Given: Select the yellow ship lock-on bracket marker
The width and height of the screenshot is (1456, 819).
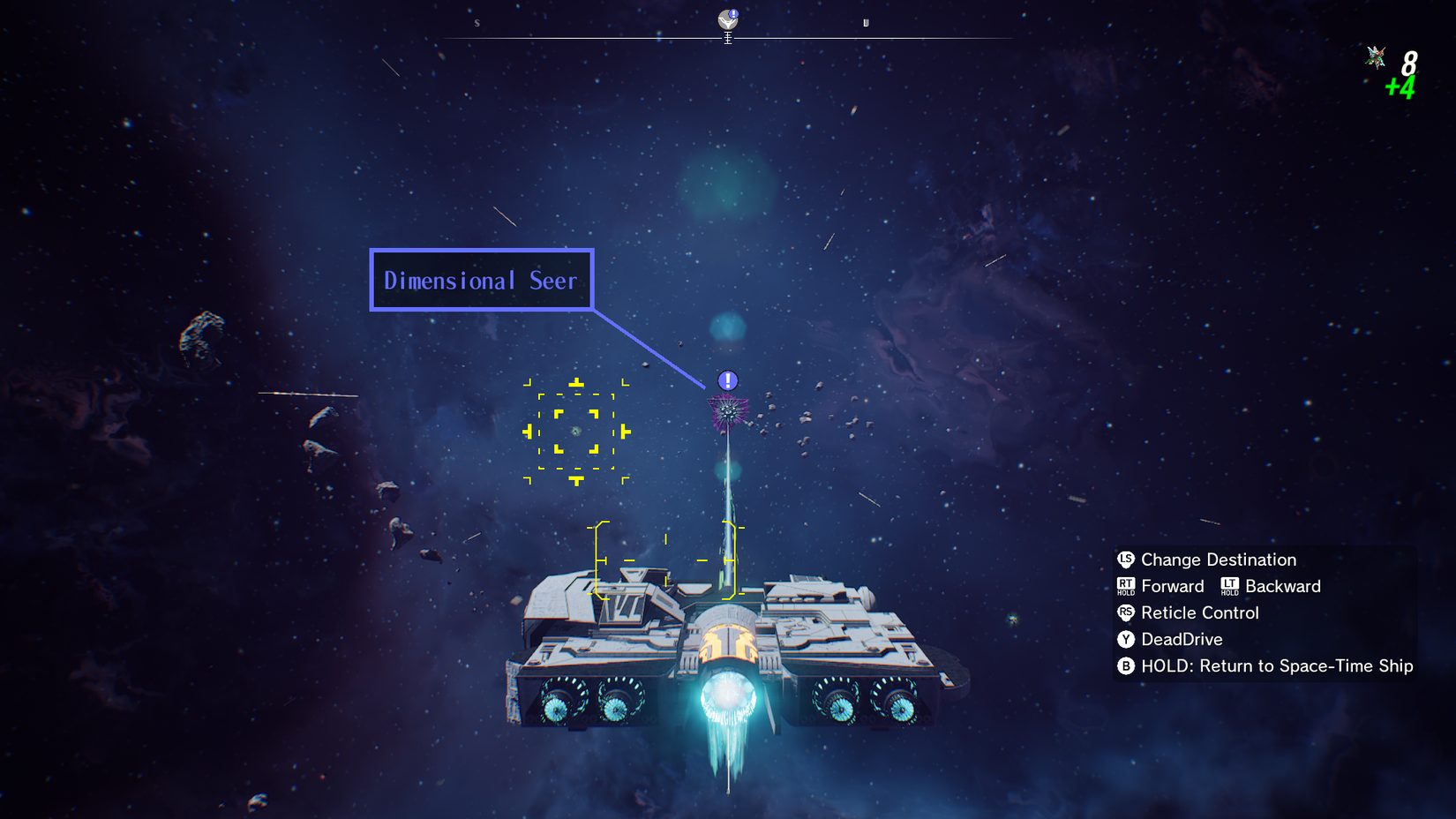Looking at the screenshot, I should click(x=664, y=560).
